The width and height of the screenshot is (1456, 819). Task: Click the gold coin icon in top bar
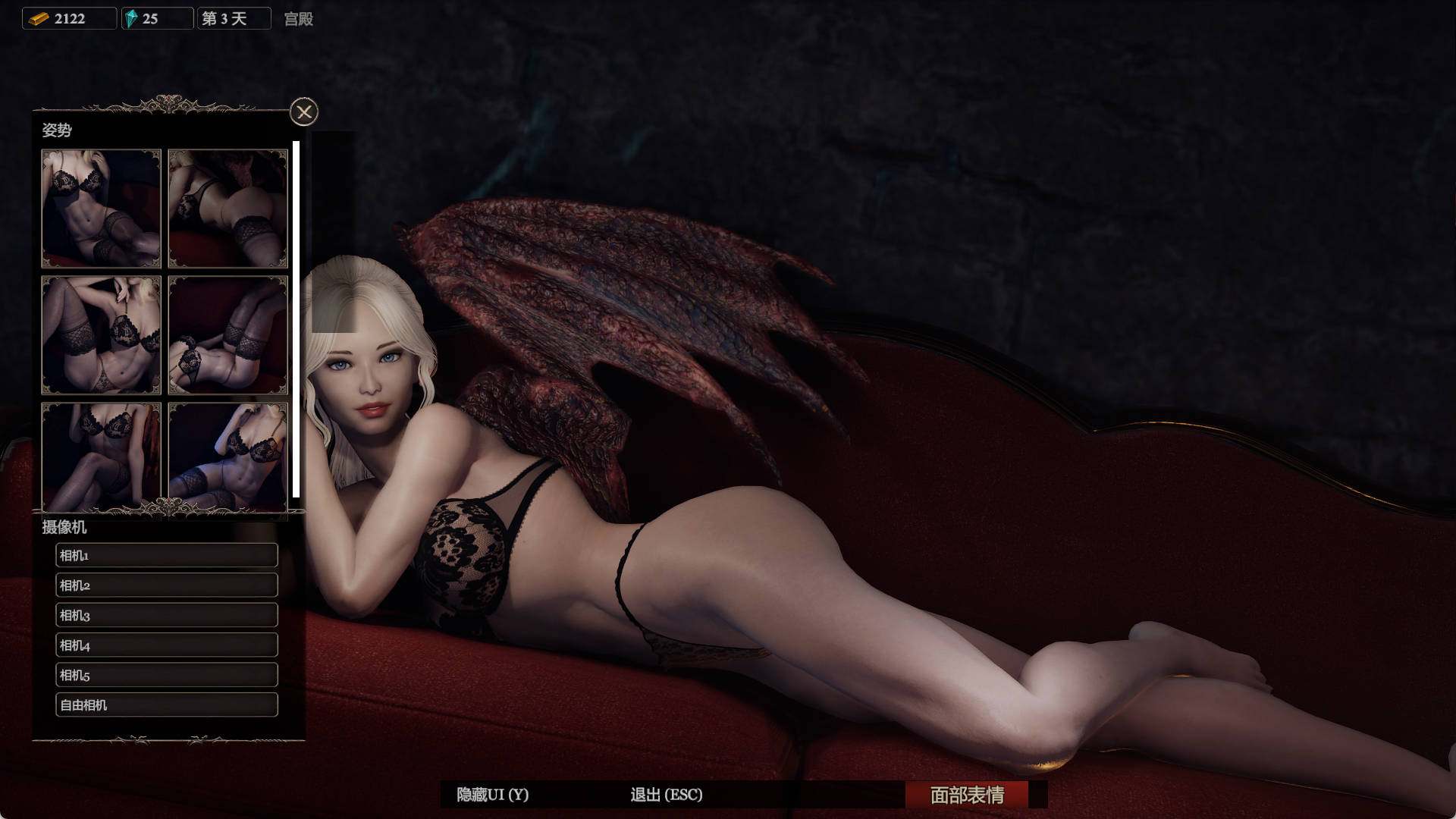(37, 17)
